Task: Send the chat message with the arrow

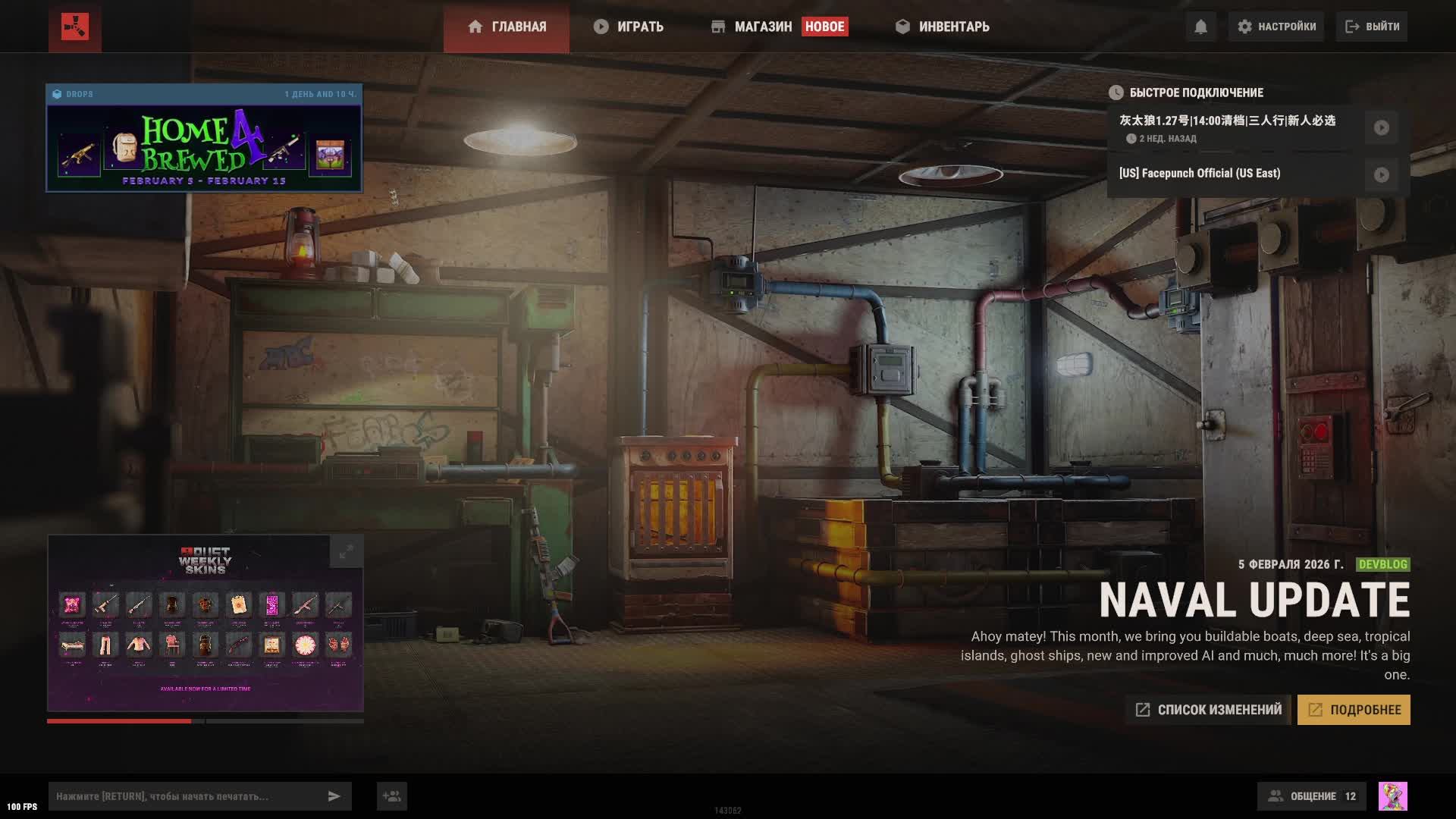Action: pyautogui.click(x=334, y=796)
